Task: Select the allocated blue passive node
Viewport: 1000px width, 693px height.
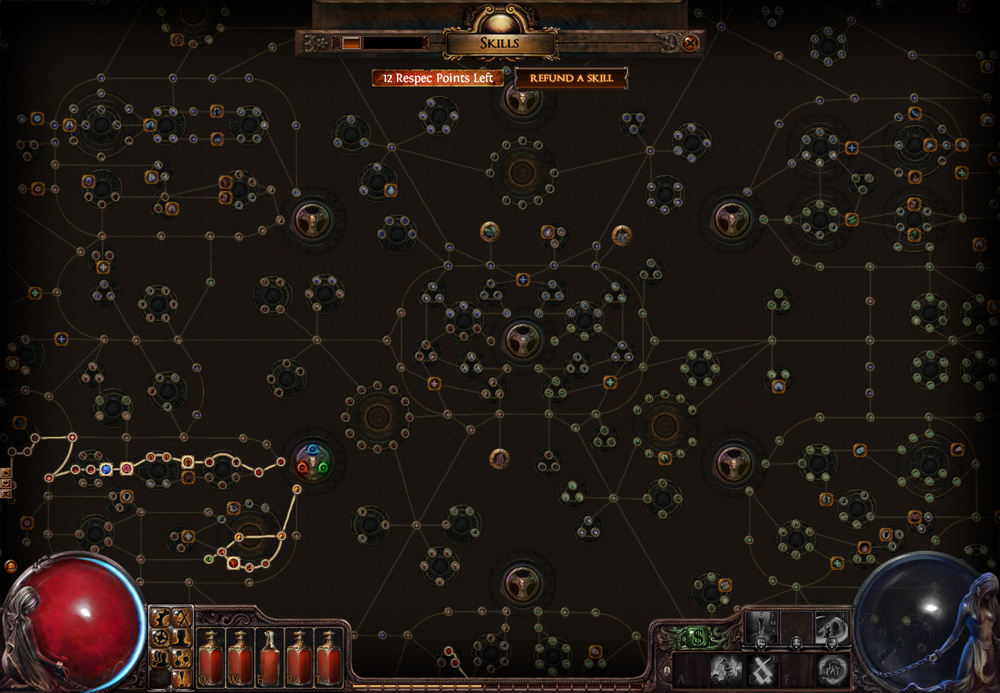Action: 106,468
